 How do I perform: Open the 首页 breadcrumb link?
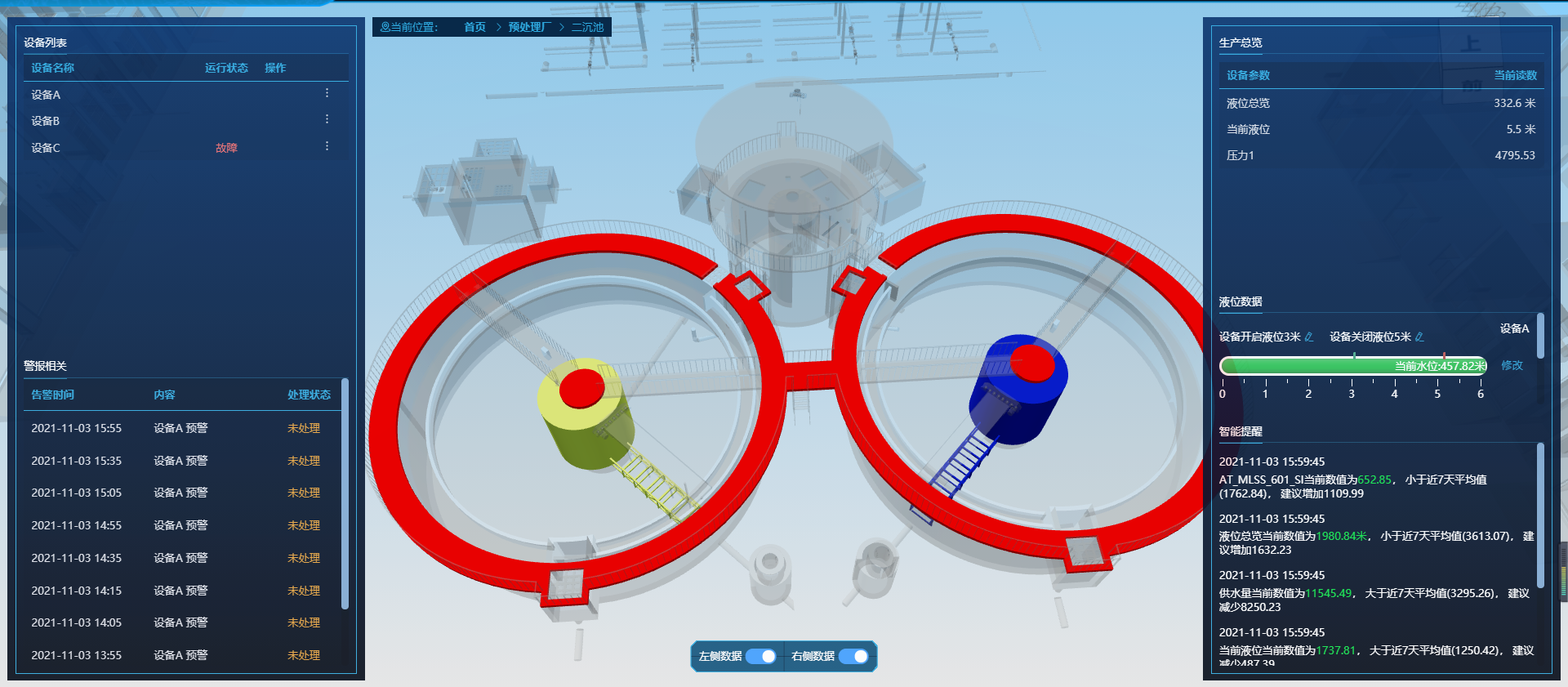tap(474, 27)
